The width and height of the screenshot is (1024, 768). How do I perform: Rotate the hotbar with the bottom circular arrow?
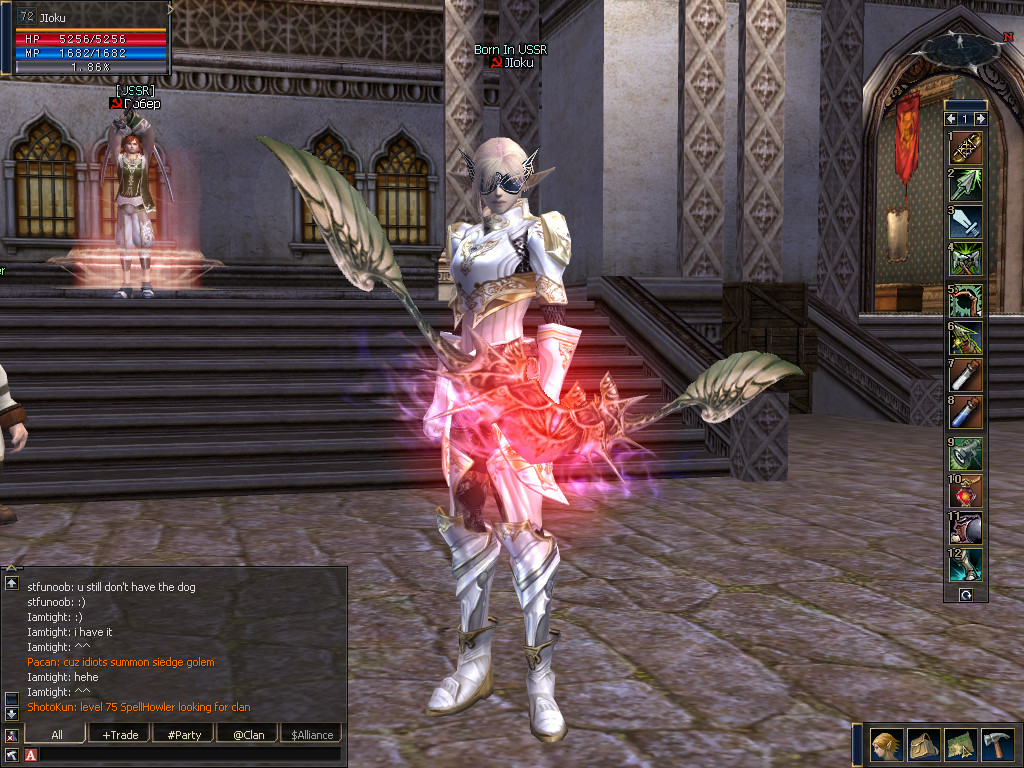click(966, 595)
